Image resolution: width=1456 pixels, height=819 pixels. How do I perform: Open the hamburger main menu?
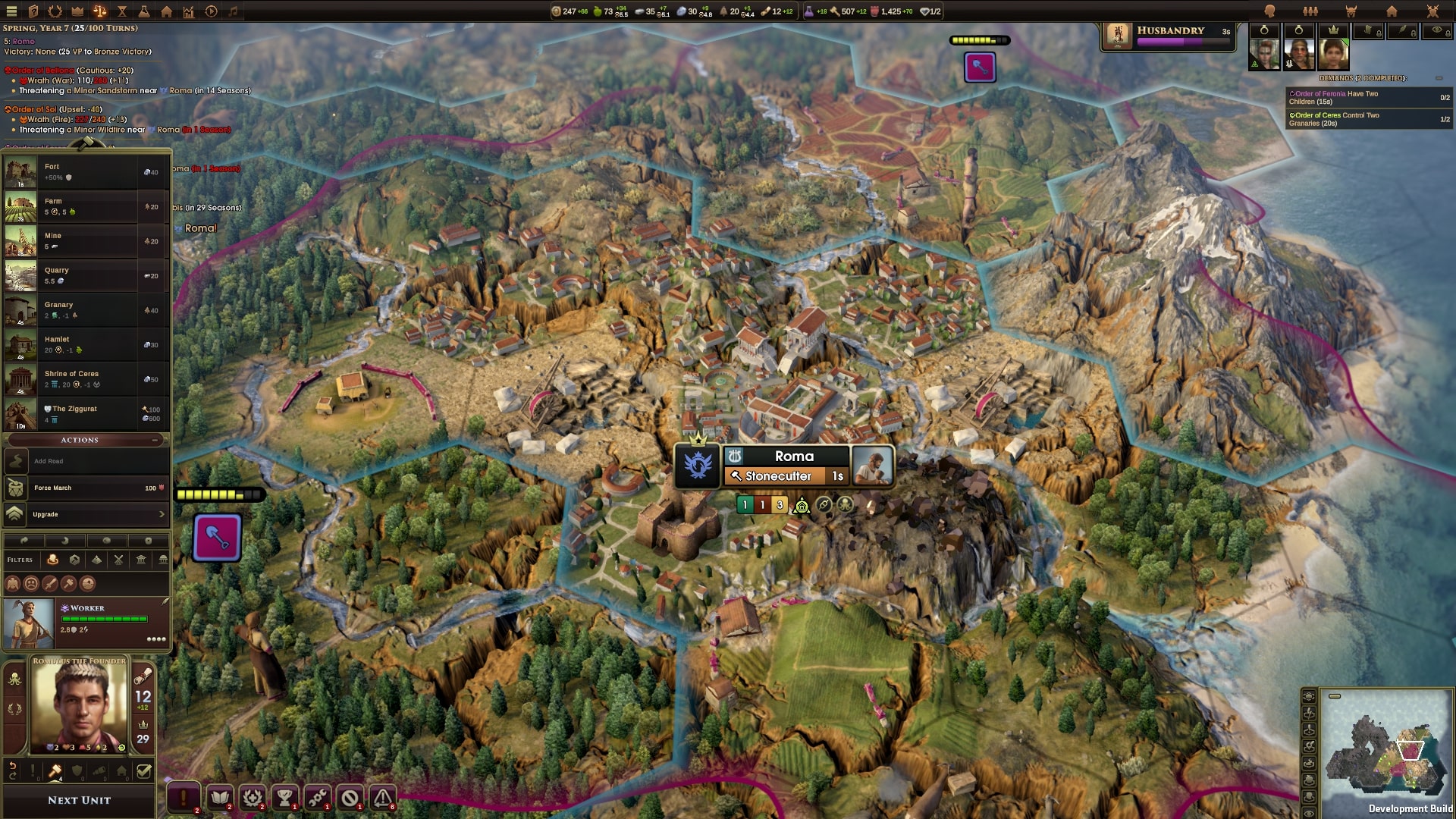[11, 11]
